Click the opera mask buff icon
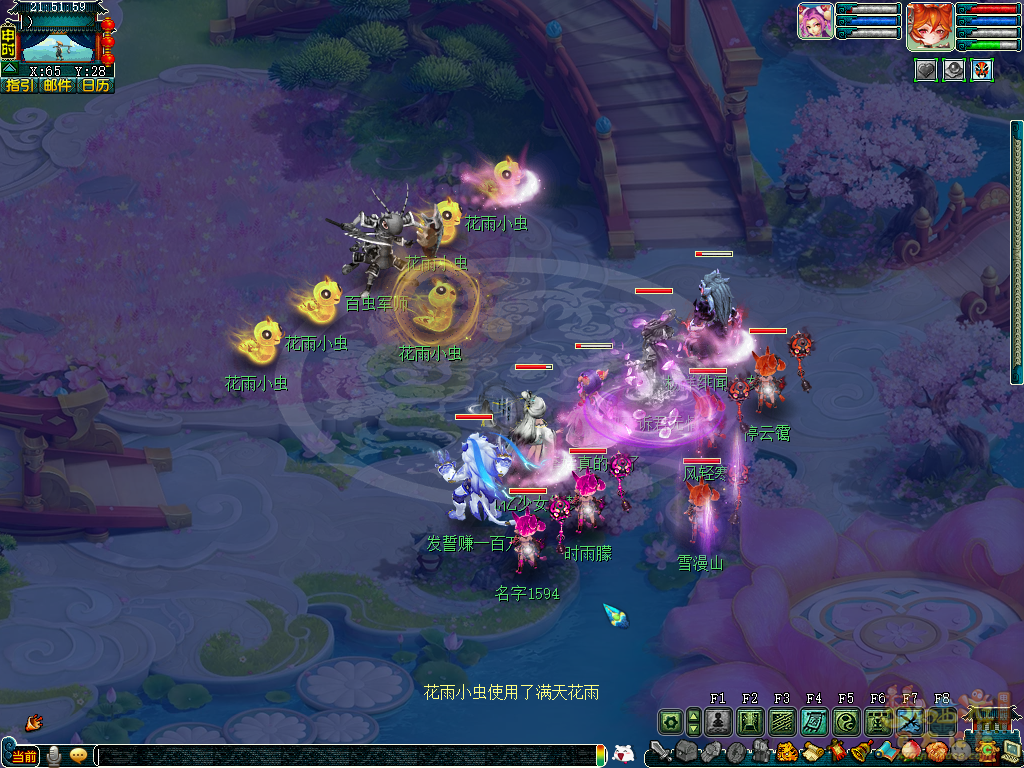The width and height of the screenshot is (1024, 768). pyautogui.click(x=982, y=69)
